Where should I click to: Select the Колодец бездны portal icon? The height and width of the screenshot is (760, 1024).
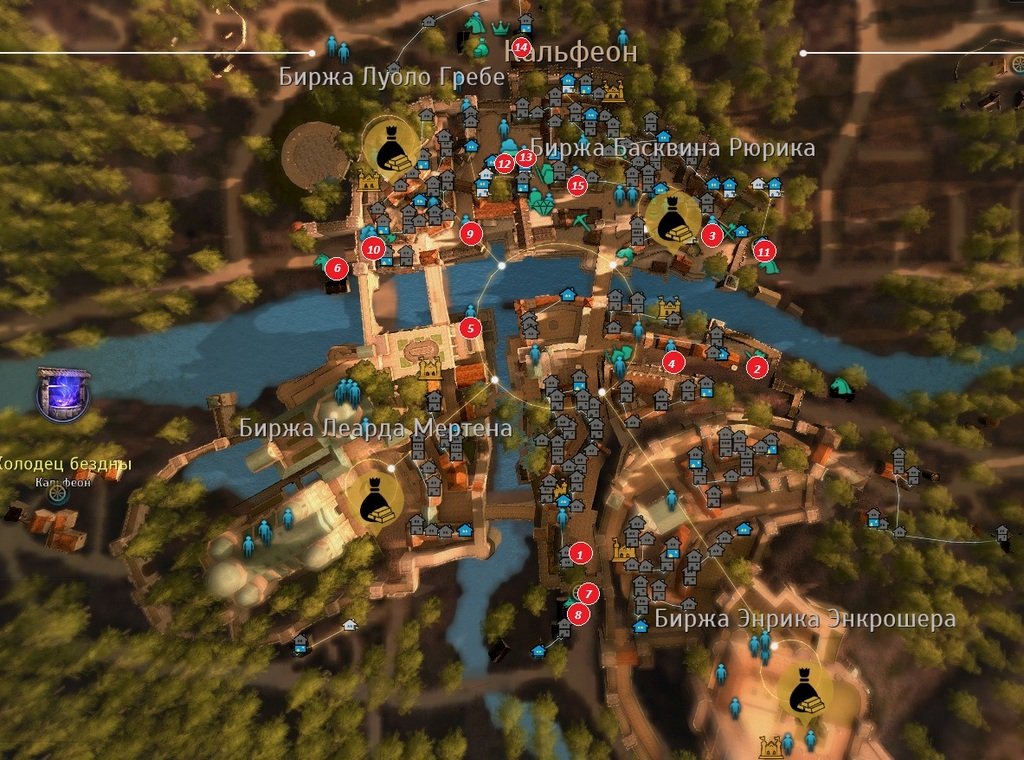click(x=63, y=392)
